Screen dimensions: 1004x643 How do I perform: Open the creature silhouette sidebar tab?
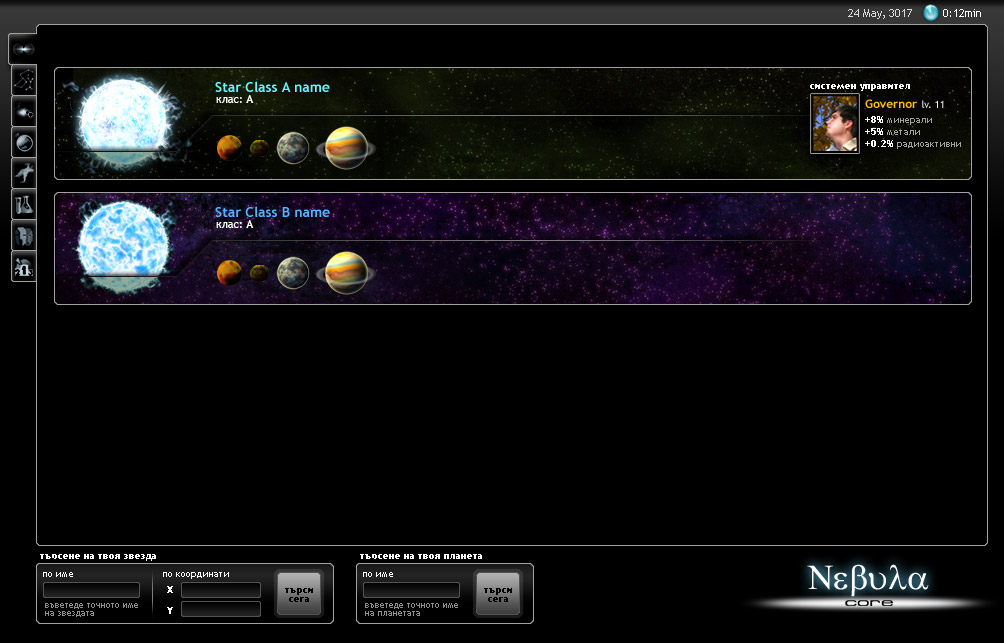(x=23, y=173)
